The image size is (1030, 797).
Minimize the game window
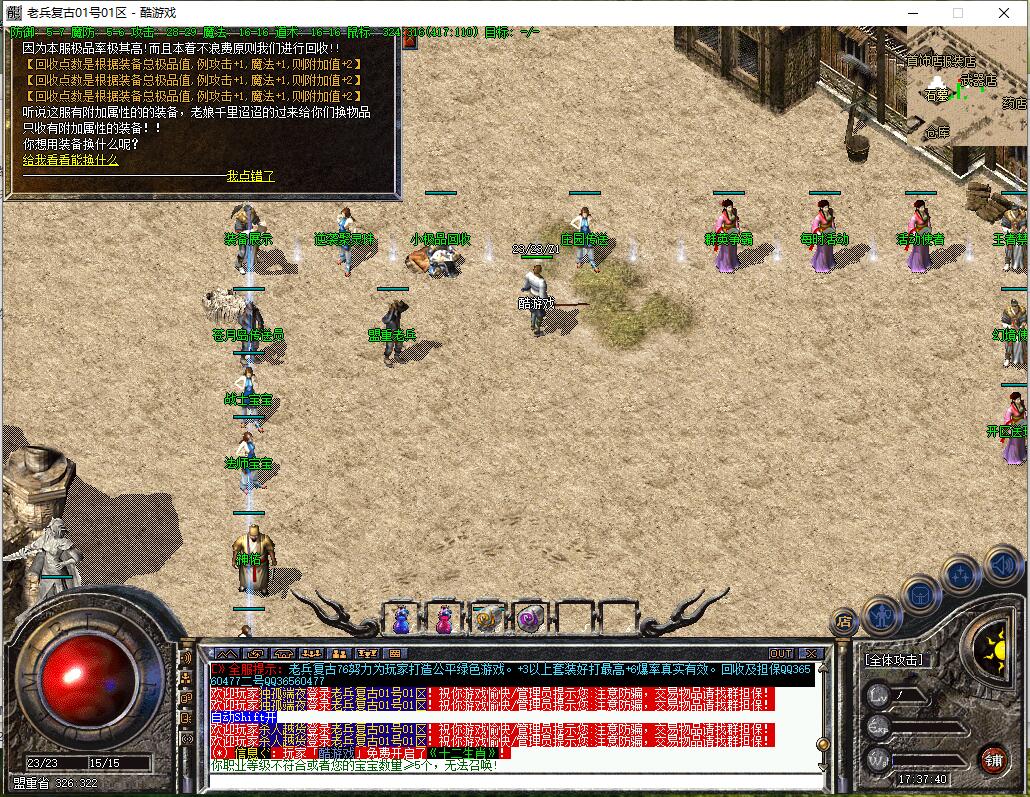tap(912, 13)
